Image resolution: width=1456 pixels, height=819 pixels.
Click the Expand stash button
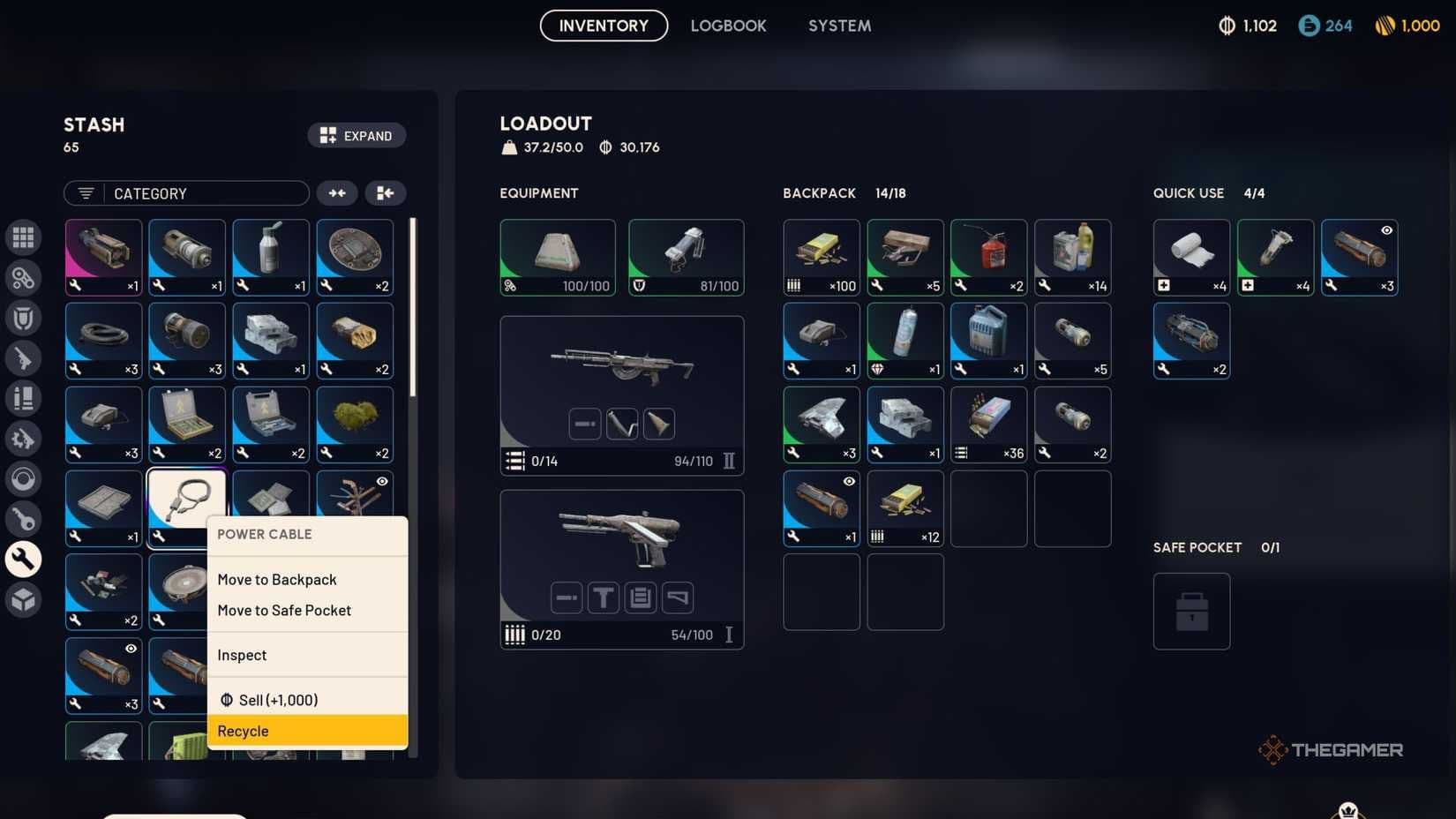pyautogui.click(x=356, y=135)
